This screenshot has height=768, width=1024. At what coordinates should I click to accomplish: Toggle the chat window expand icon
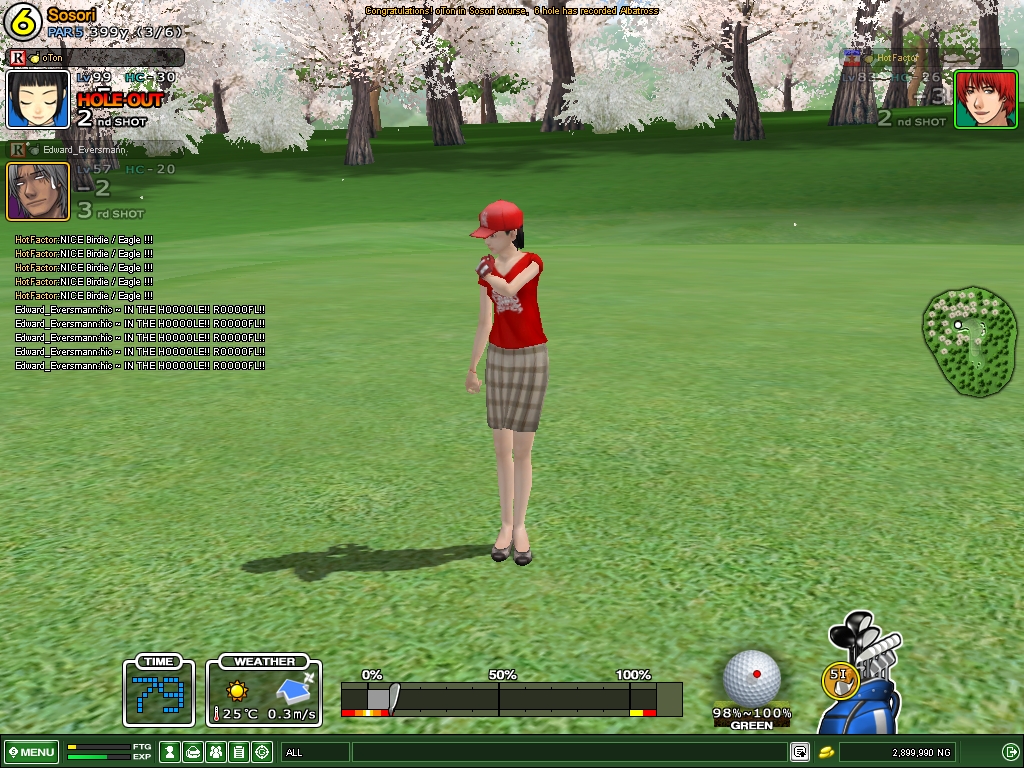point(800,752)
